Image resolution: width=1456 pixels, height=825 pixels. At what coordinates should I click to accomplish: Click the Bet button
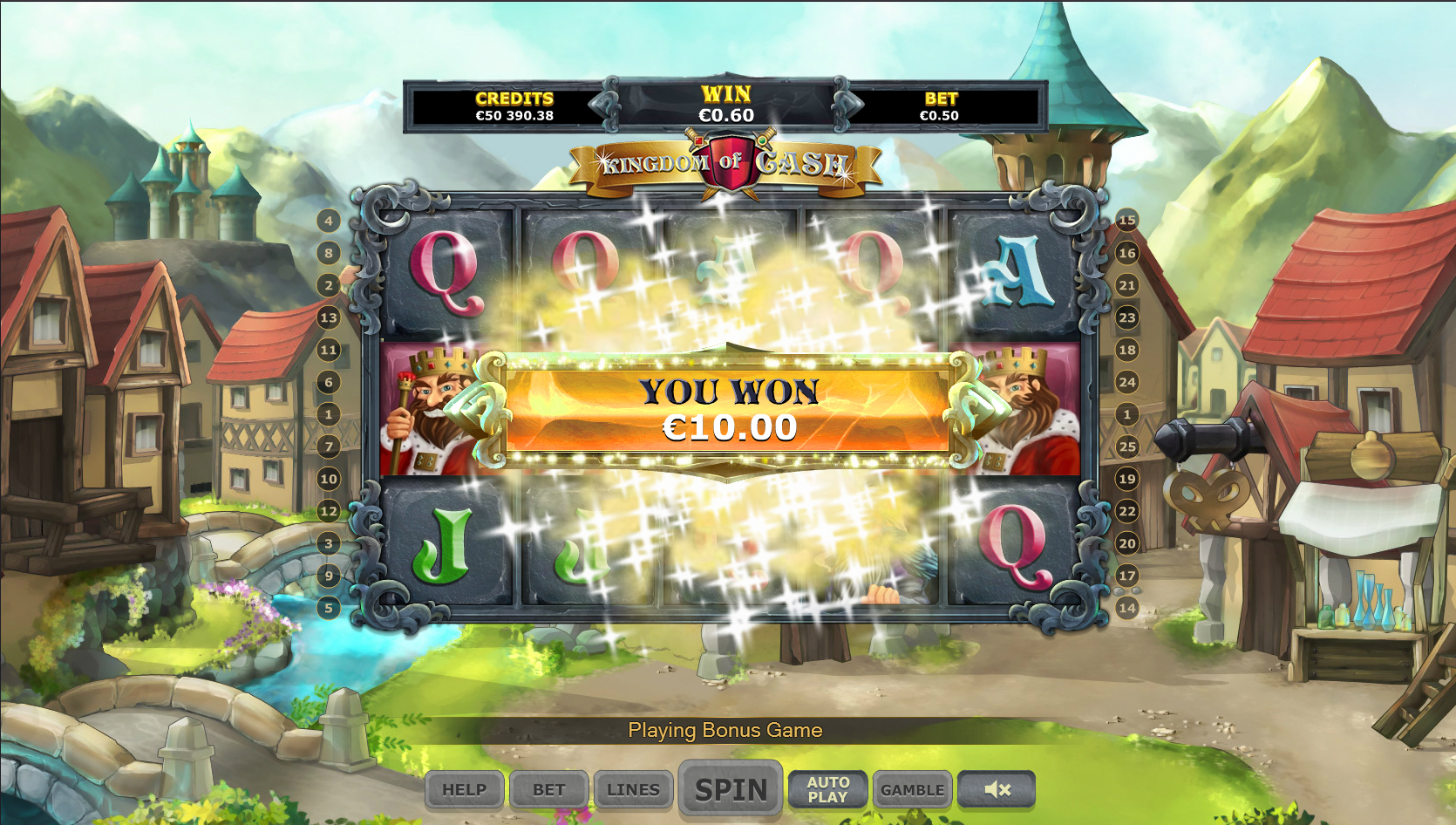click(549, 790)
